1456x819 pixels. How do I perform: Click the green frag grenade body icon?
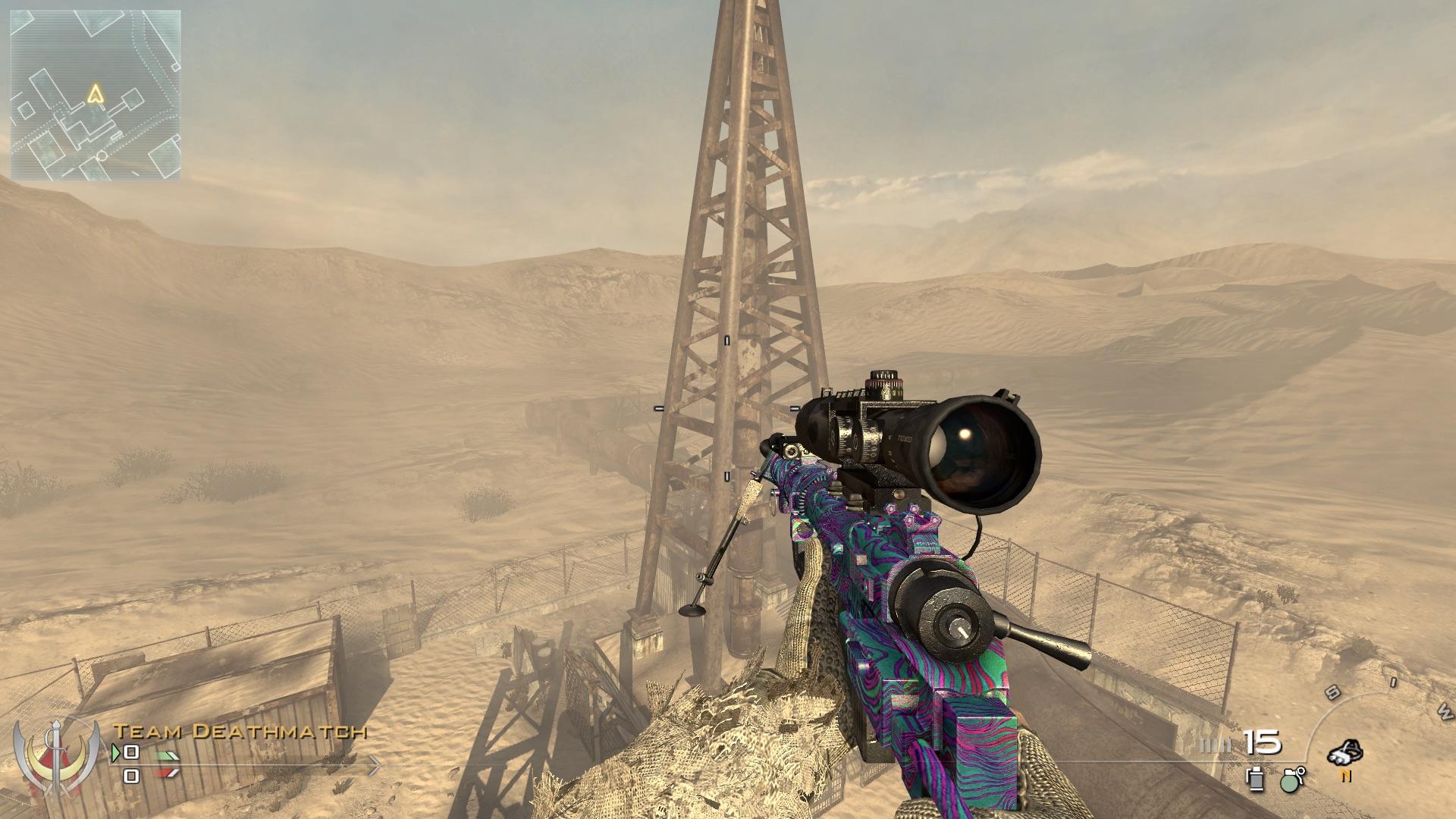(1289, 783)
